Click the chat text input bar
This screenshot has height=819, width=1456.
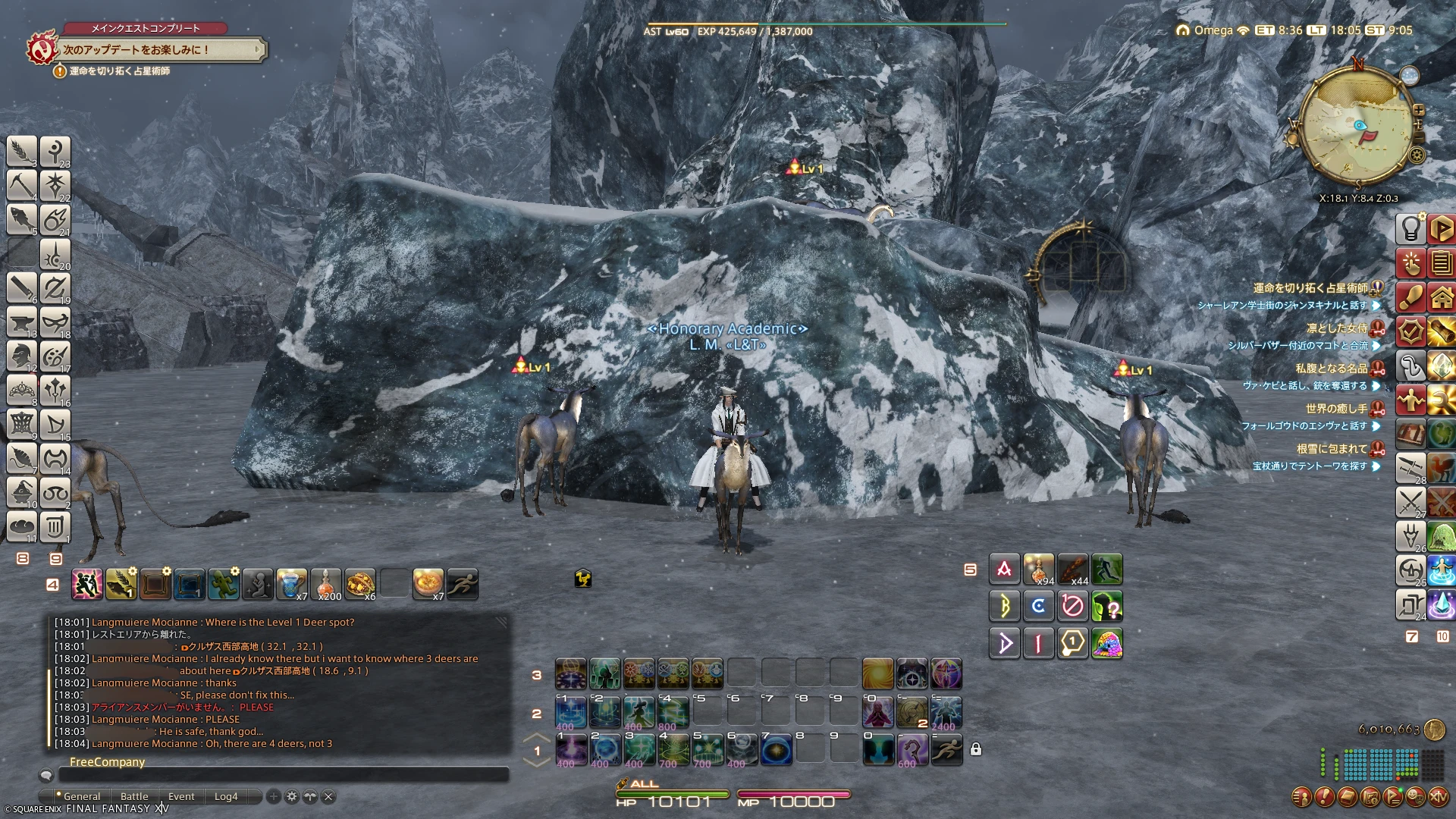click(x=283, y=775)
